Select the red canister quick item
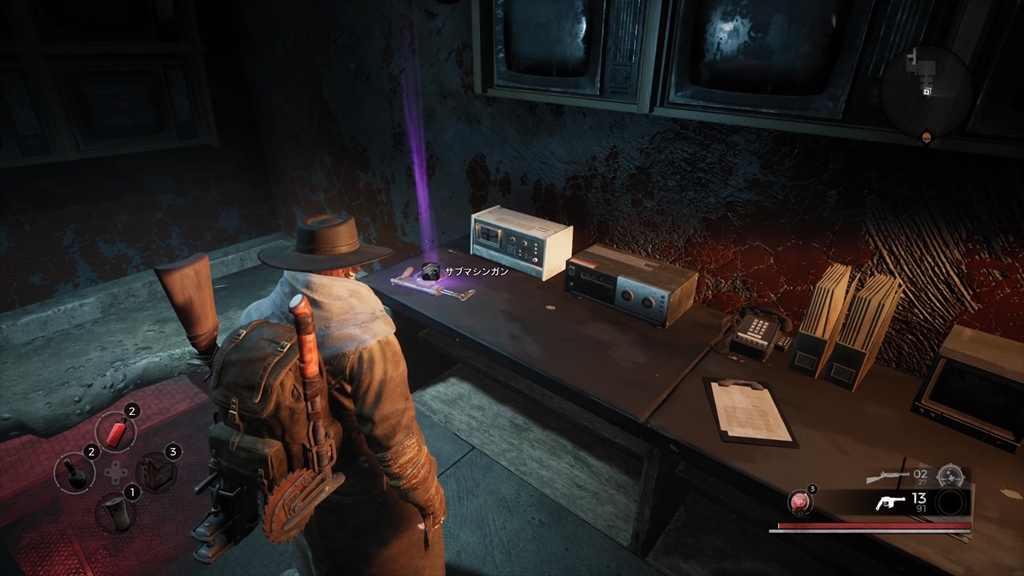The image size is (1024, 576). coord(117,433)
